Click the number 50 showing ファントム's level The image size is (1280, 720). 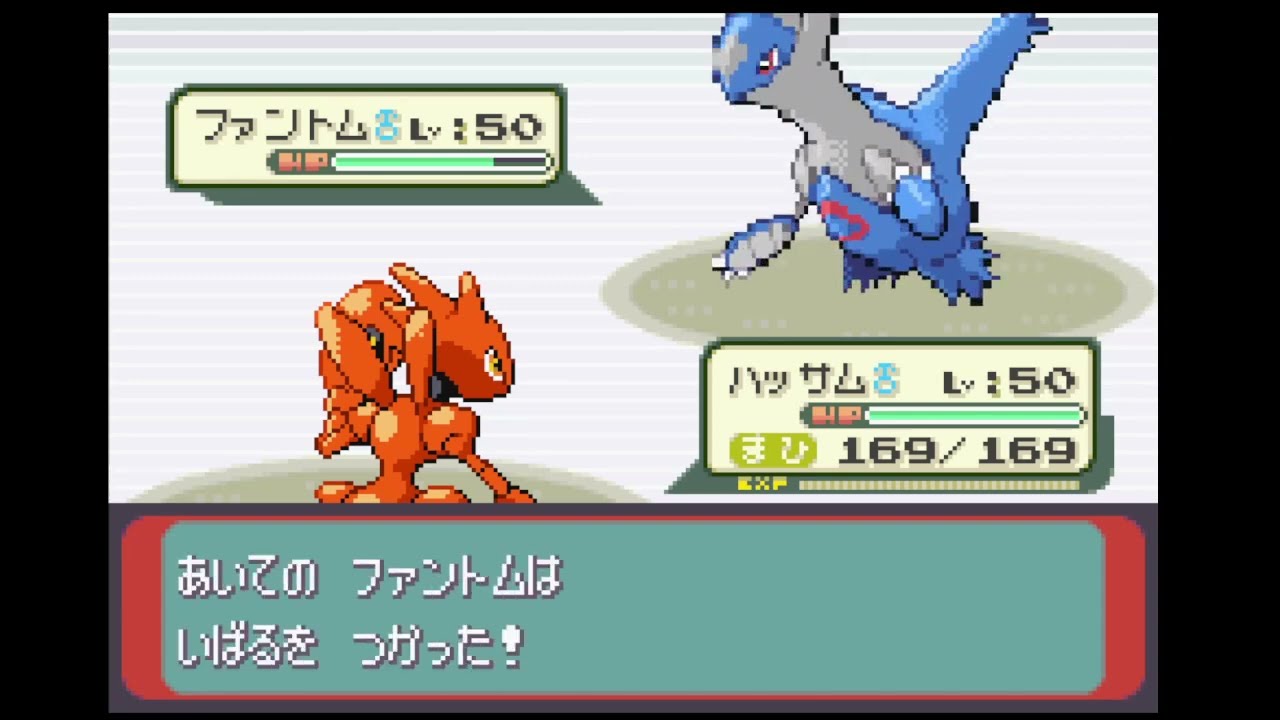(510, 126)
